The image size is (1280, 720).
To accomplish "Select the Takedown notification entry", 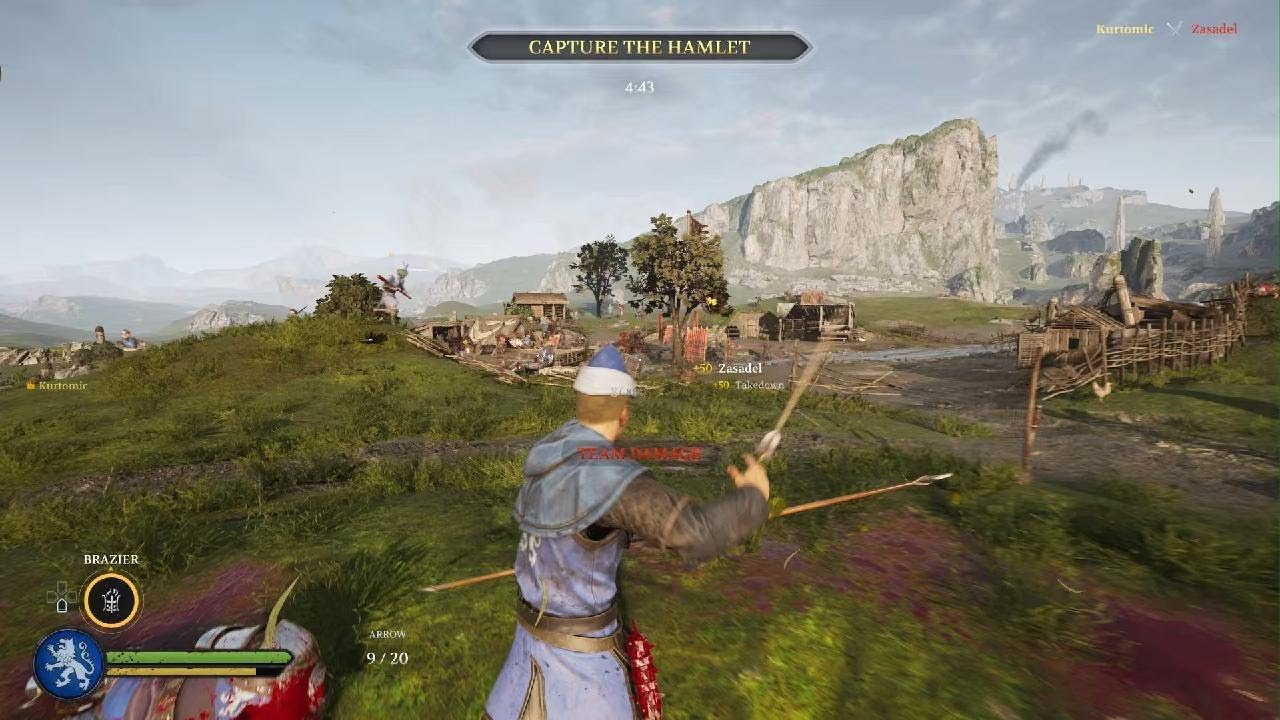I will (x=750, y=386).
